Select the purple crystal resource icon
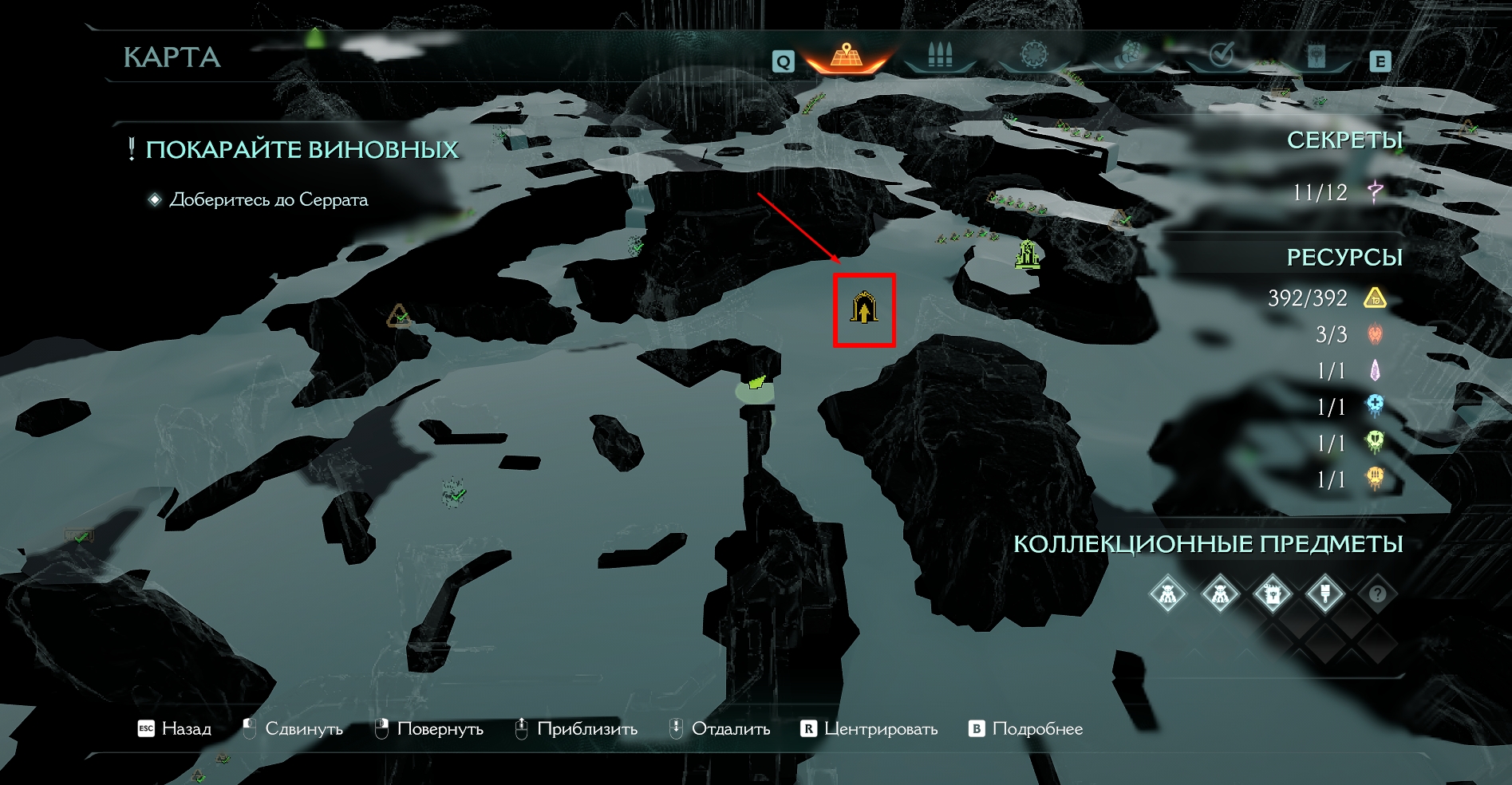Screen dimensions: 1512x785 pos(1375,371)
